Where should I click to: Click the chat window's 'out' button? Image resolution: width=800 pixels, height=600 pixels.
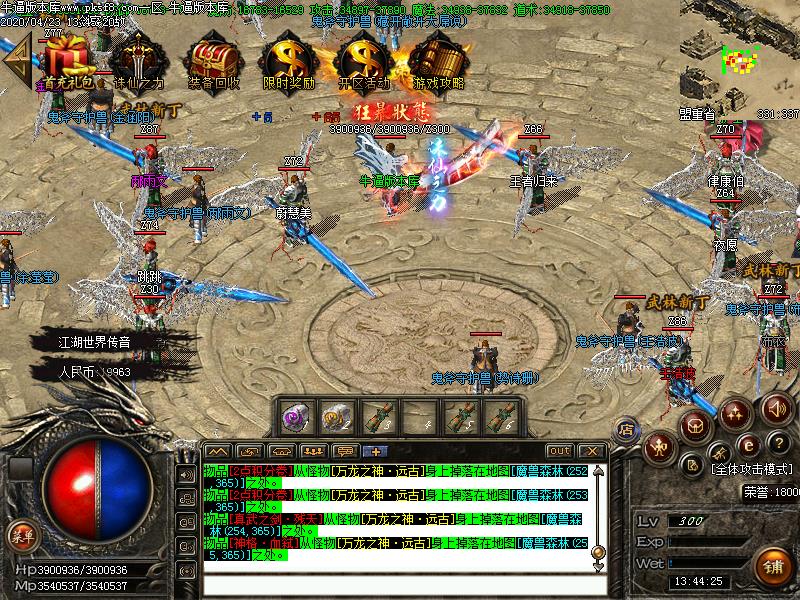click(x=560, y=451)
